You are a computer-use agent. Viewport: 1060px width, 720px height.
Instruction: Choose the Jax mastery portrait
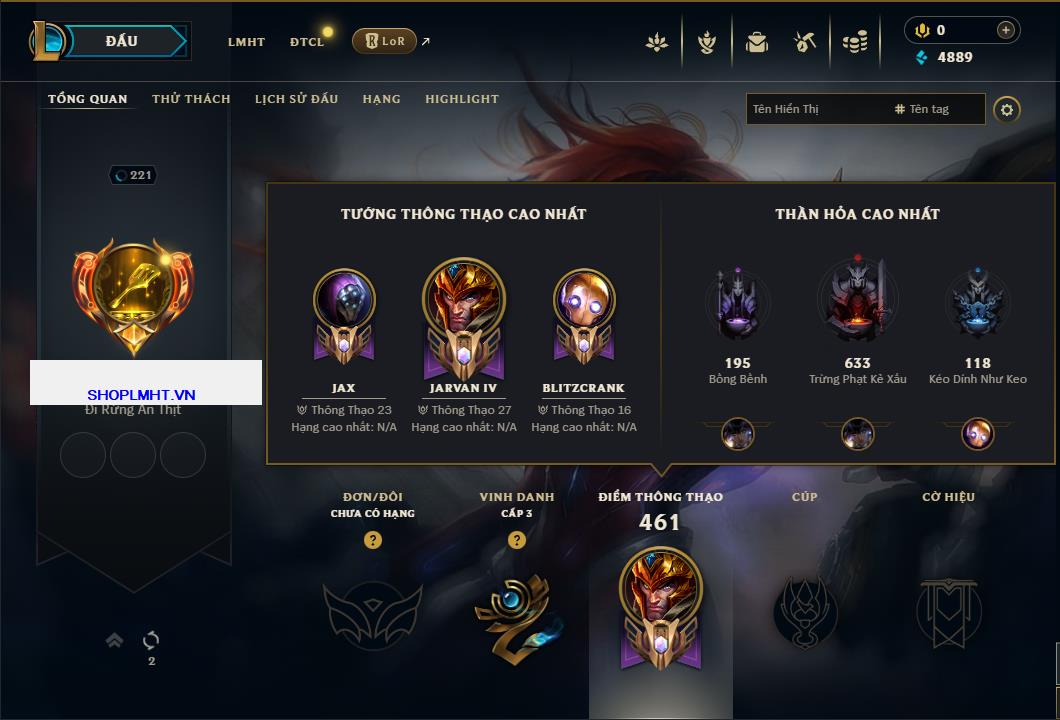(x=344, y=303)
